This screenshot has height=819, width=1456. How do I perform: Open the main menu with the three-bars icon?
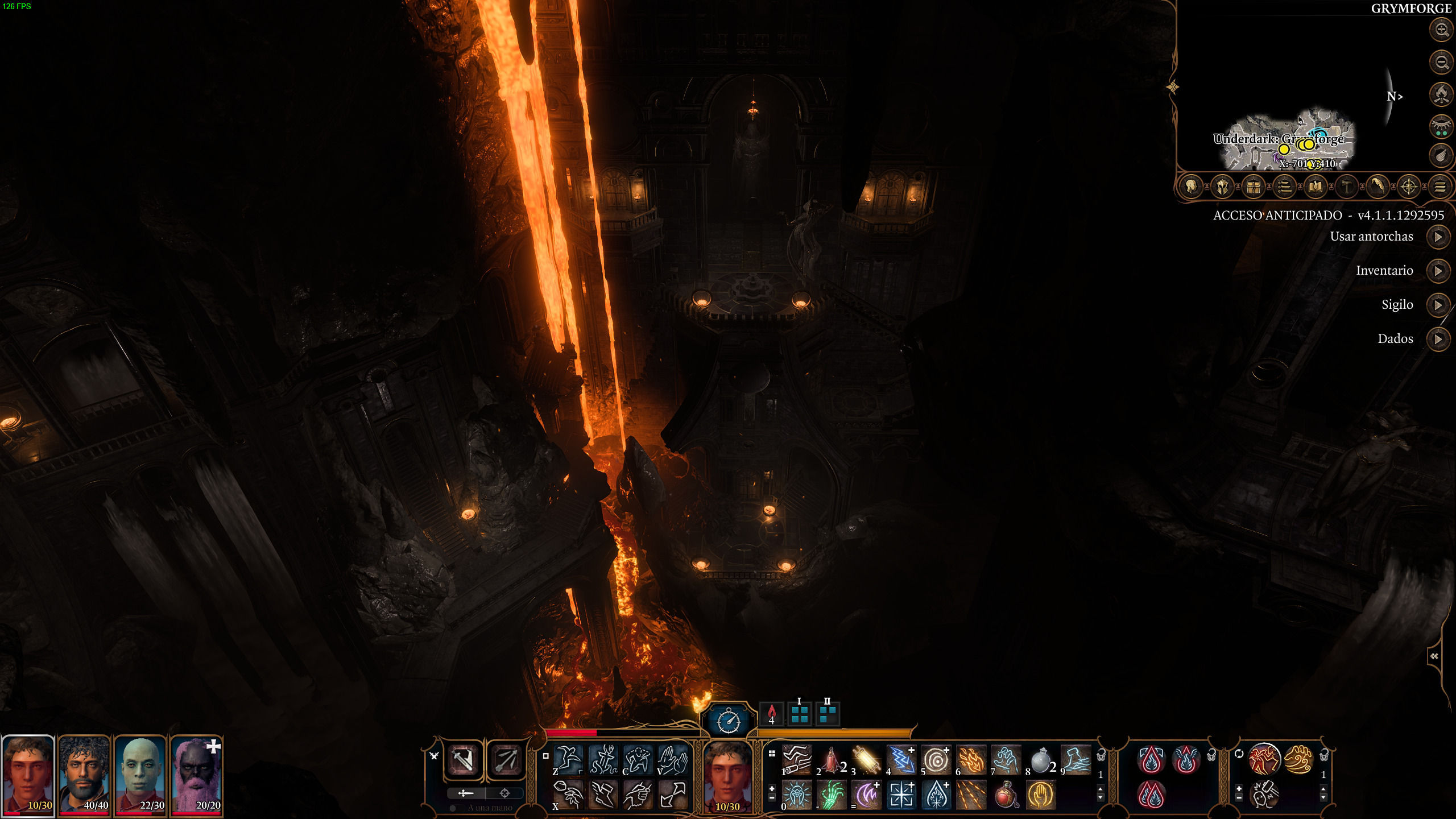[1440, 187]
